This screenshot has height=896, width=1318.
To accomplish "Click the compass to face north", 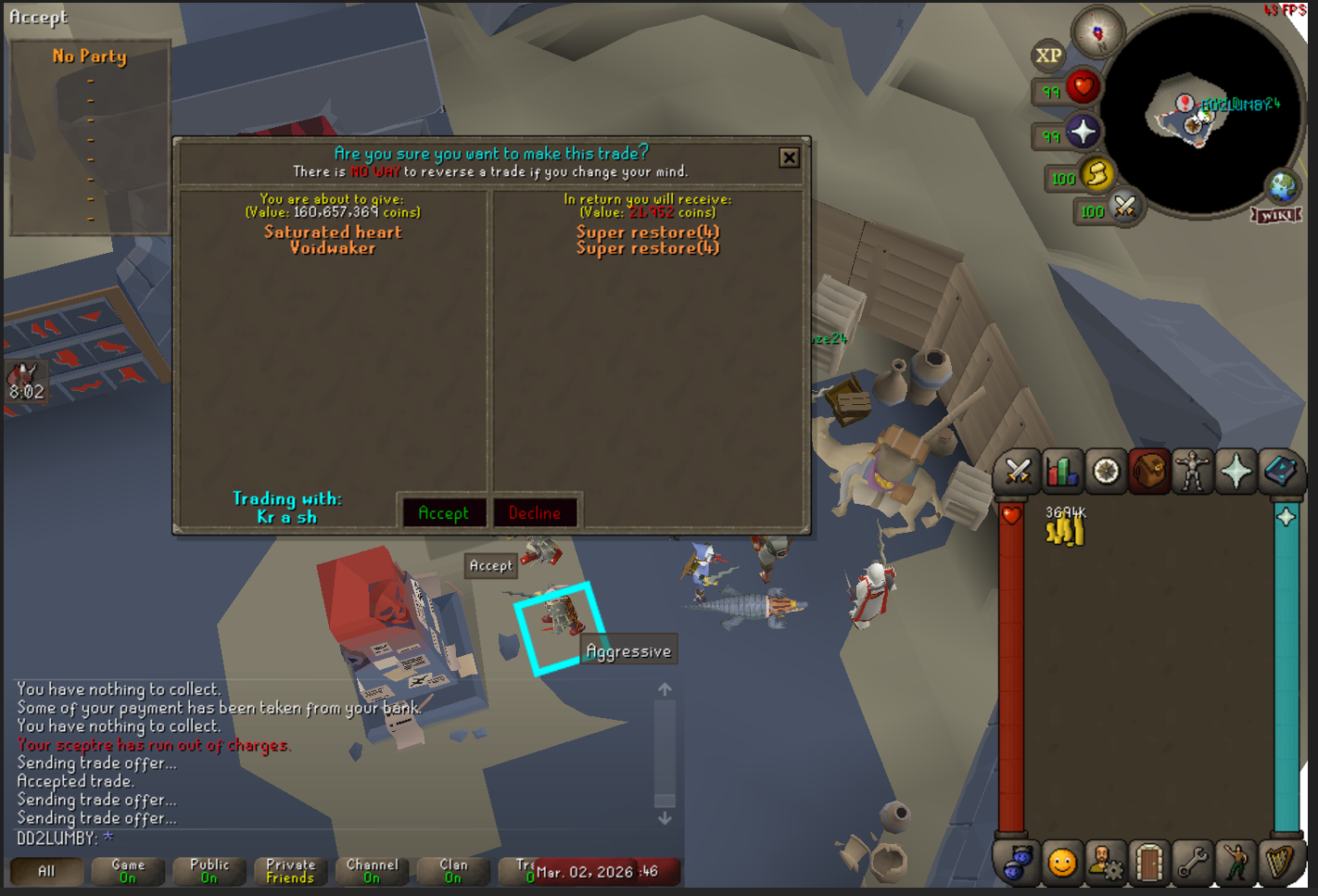I will point(1097,33).
